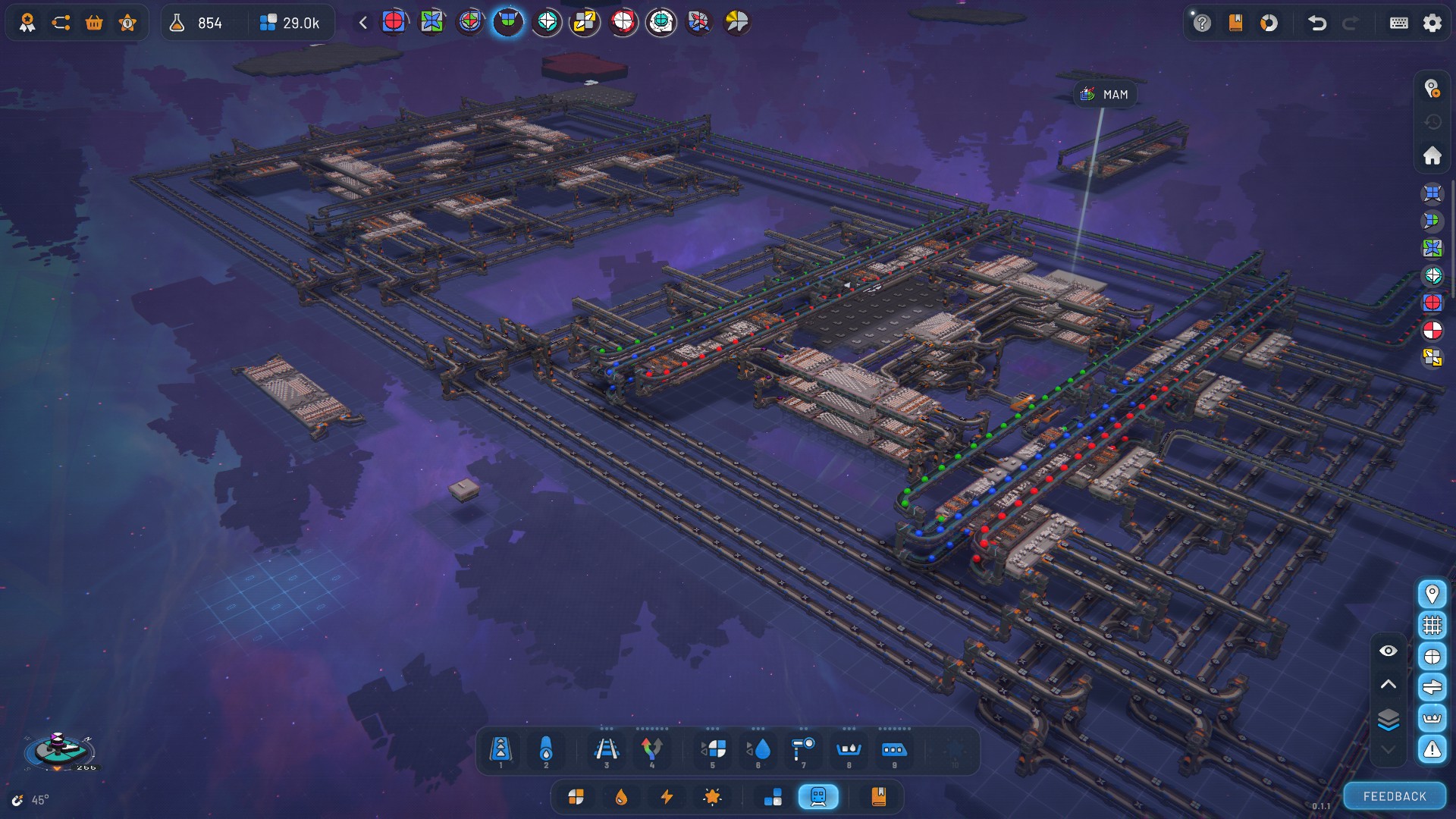Open the keybindings keyboard panel

point(1398,23)
